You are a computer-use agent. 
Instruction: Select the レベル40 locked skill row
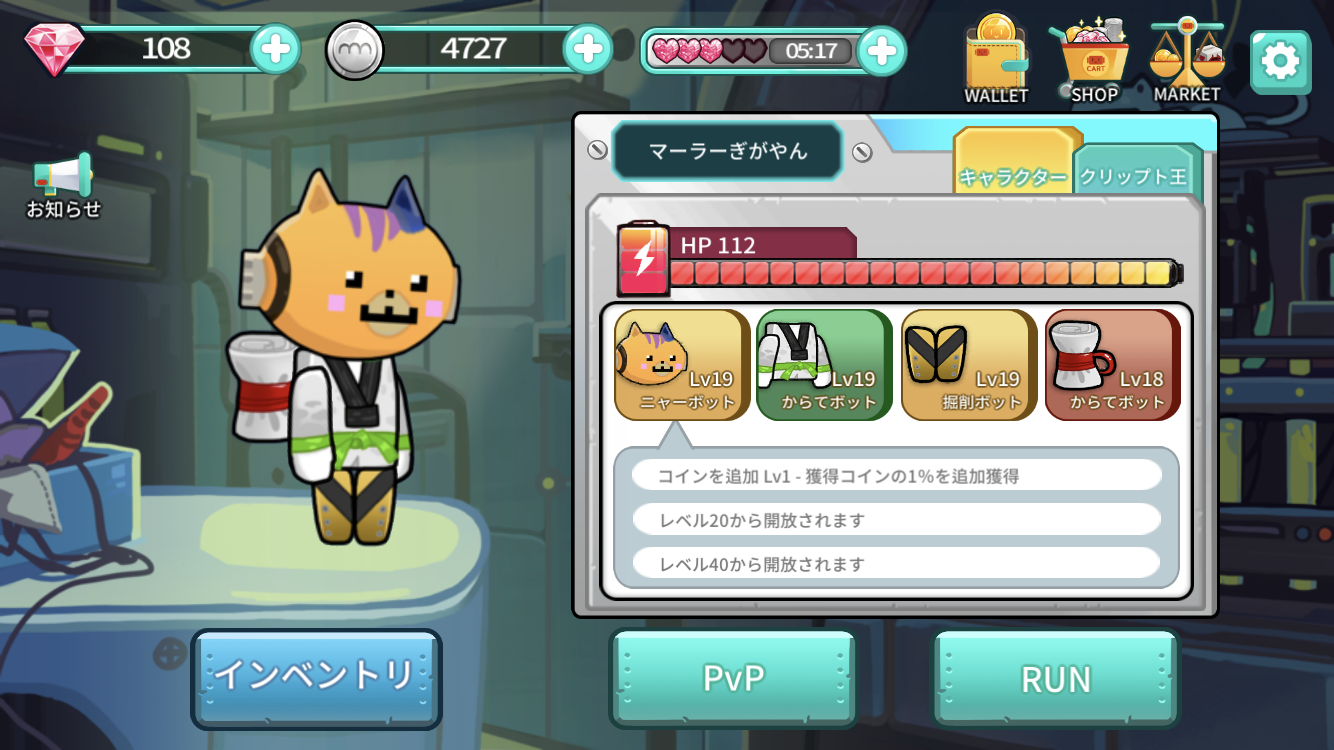tap(896, 564)
